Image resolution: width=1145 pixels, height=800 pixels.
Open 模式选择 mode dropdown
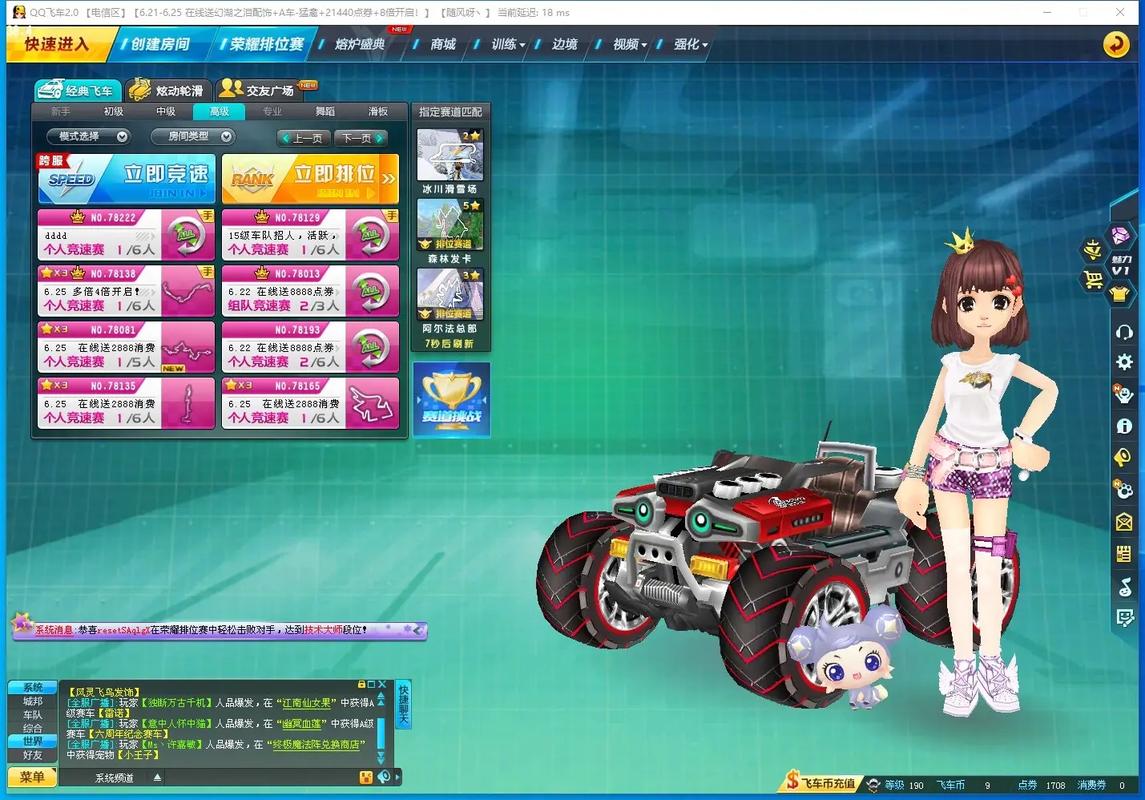(88, 137)
